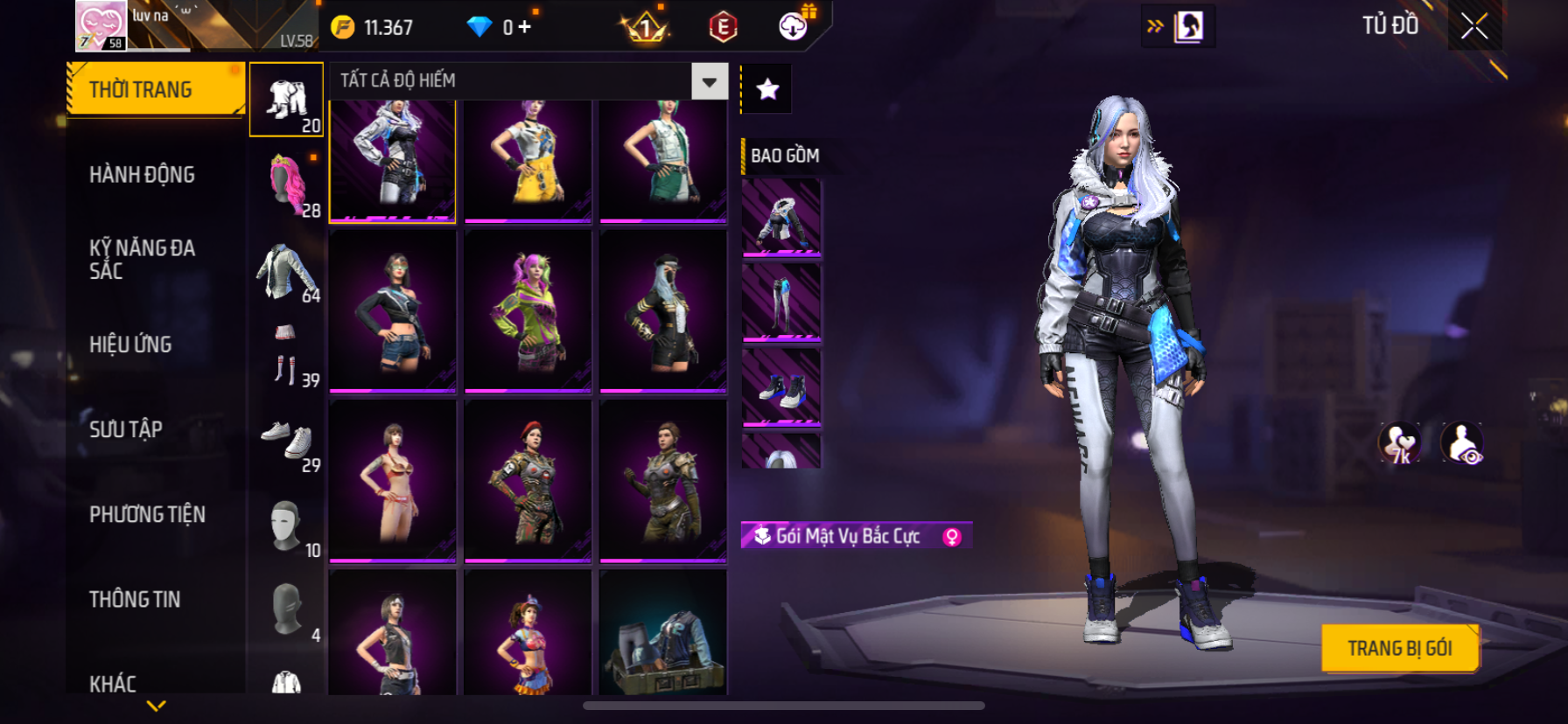1568x724 pixels.
Task: Click Trang Bị Gói equip button
Action: click(1399, 648)
